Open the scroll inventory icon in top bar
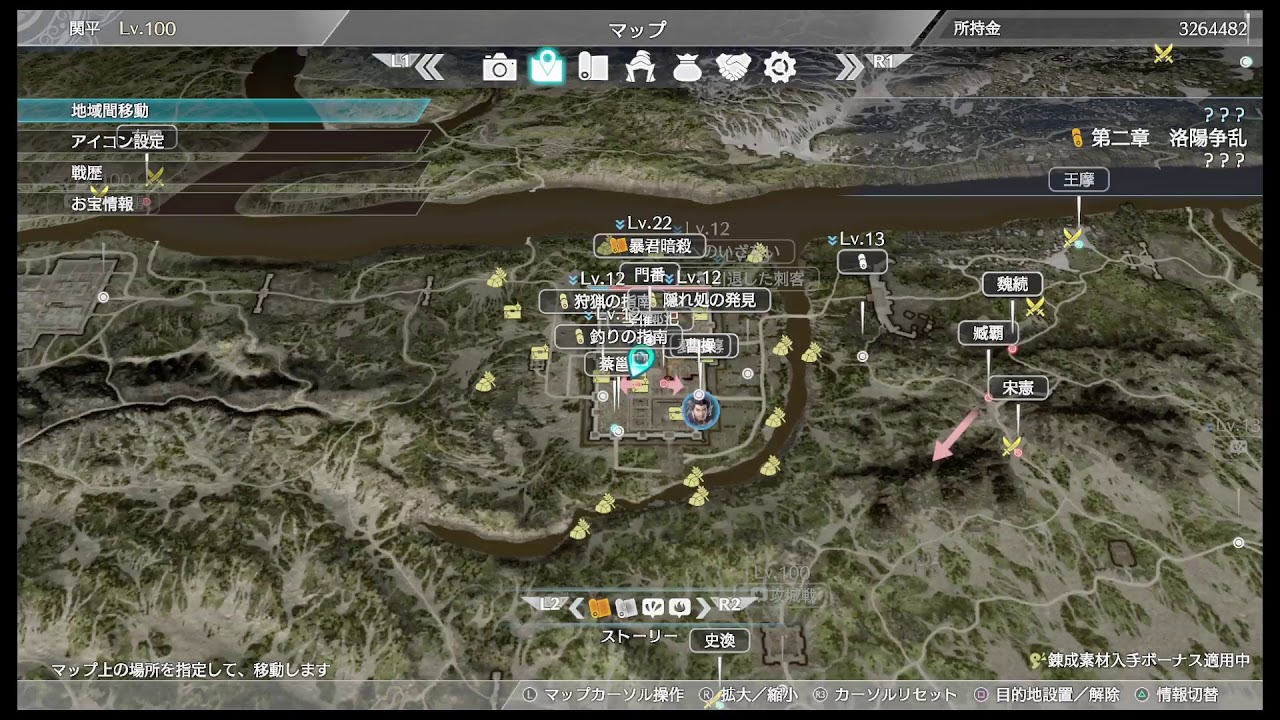1280x720 pixels. [x=594, y=68]
